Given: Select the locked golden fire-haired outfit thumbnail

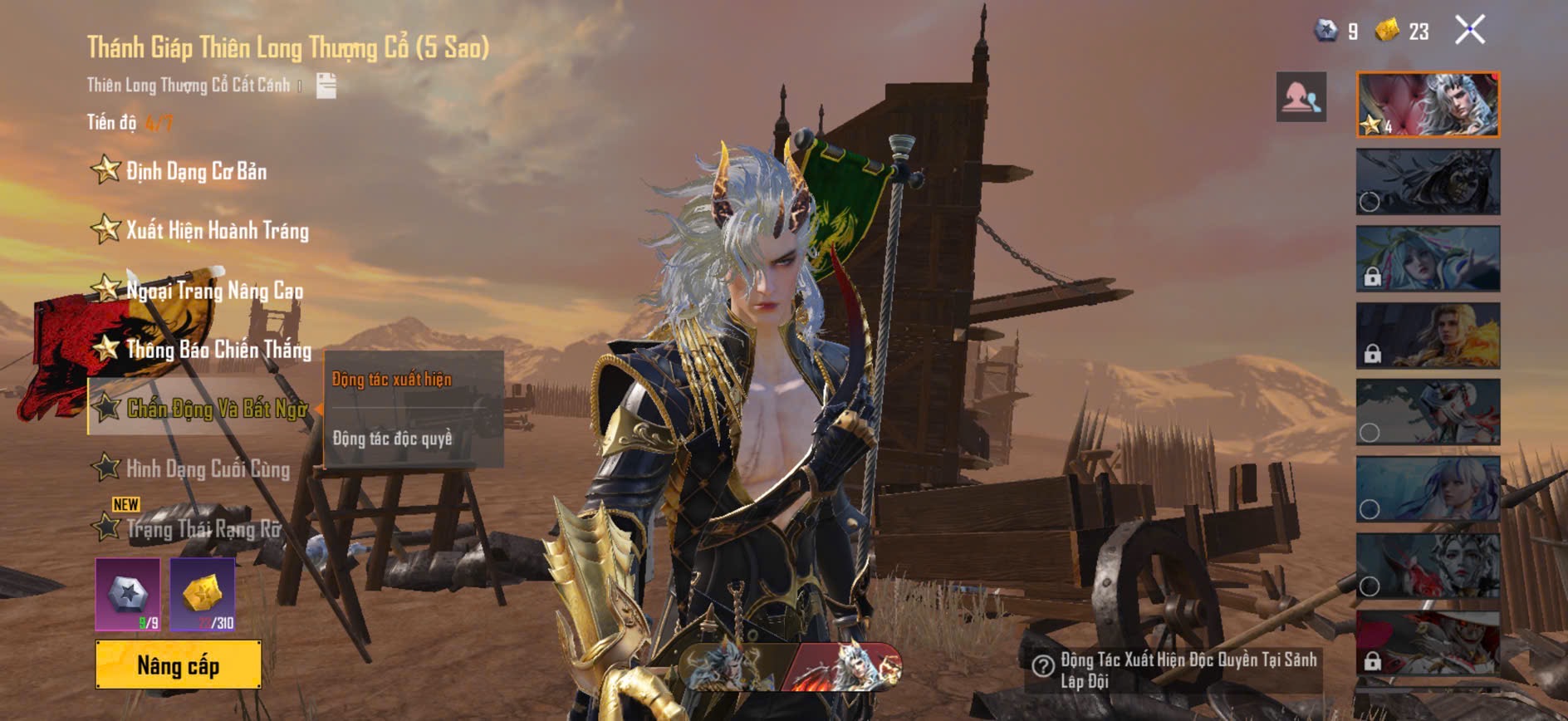Looking at the screenshot, I should [1428, 336].
